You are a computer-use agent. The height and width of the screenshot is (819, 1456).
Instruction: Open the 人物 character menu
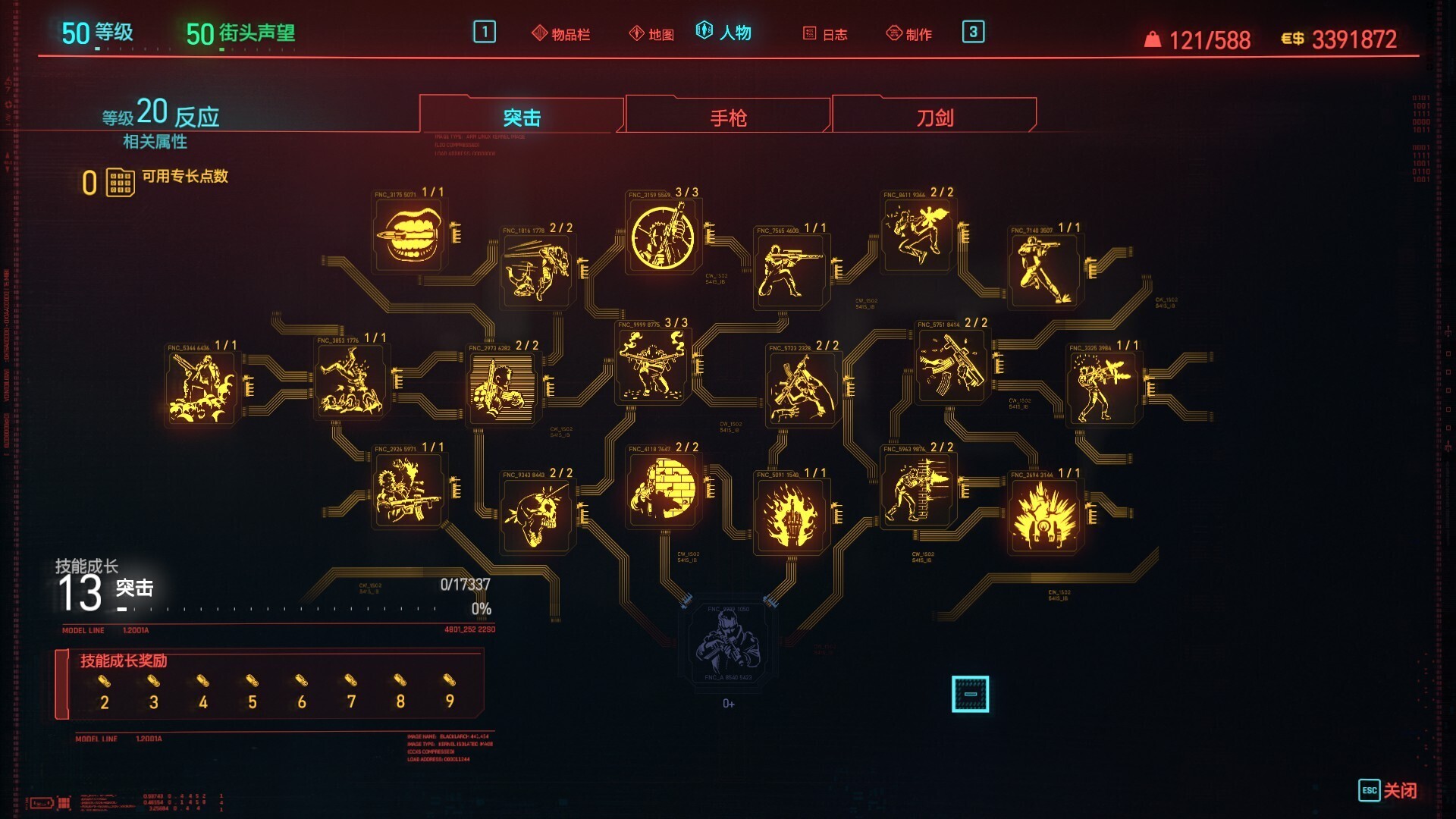click(724, 33)
